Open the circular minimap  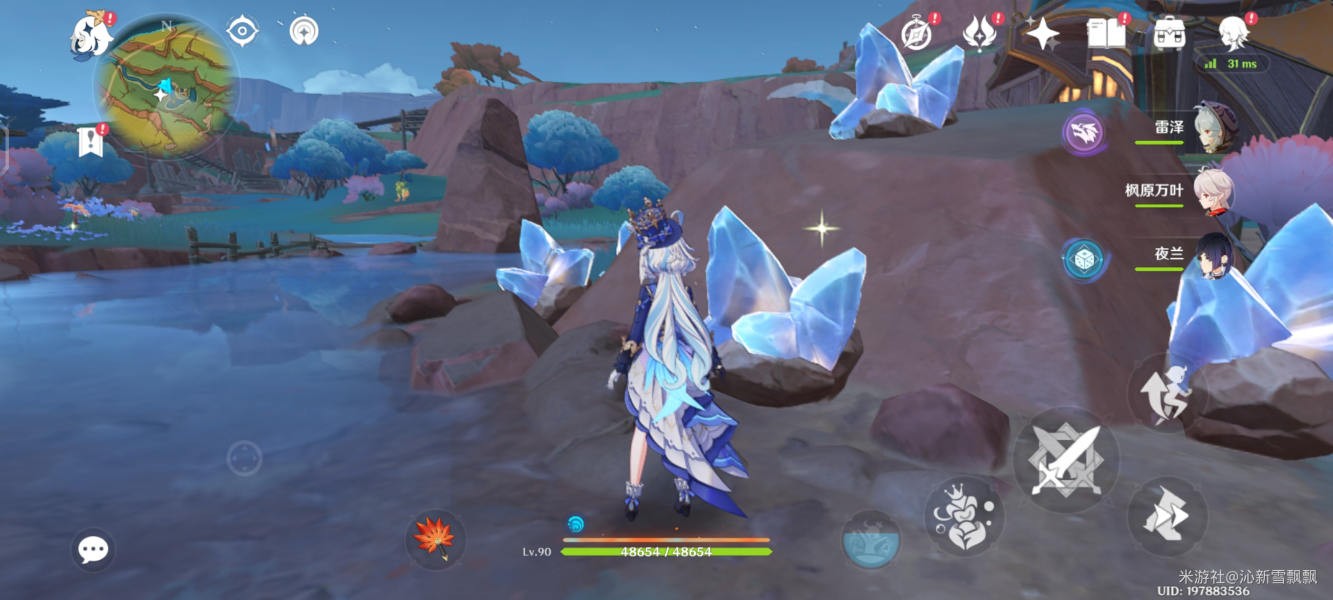(x=166, y=85)
